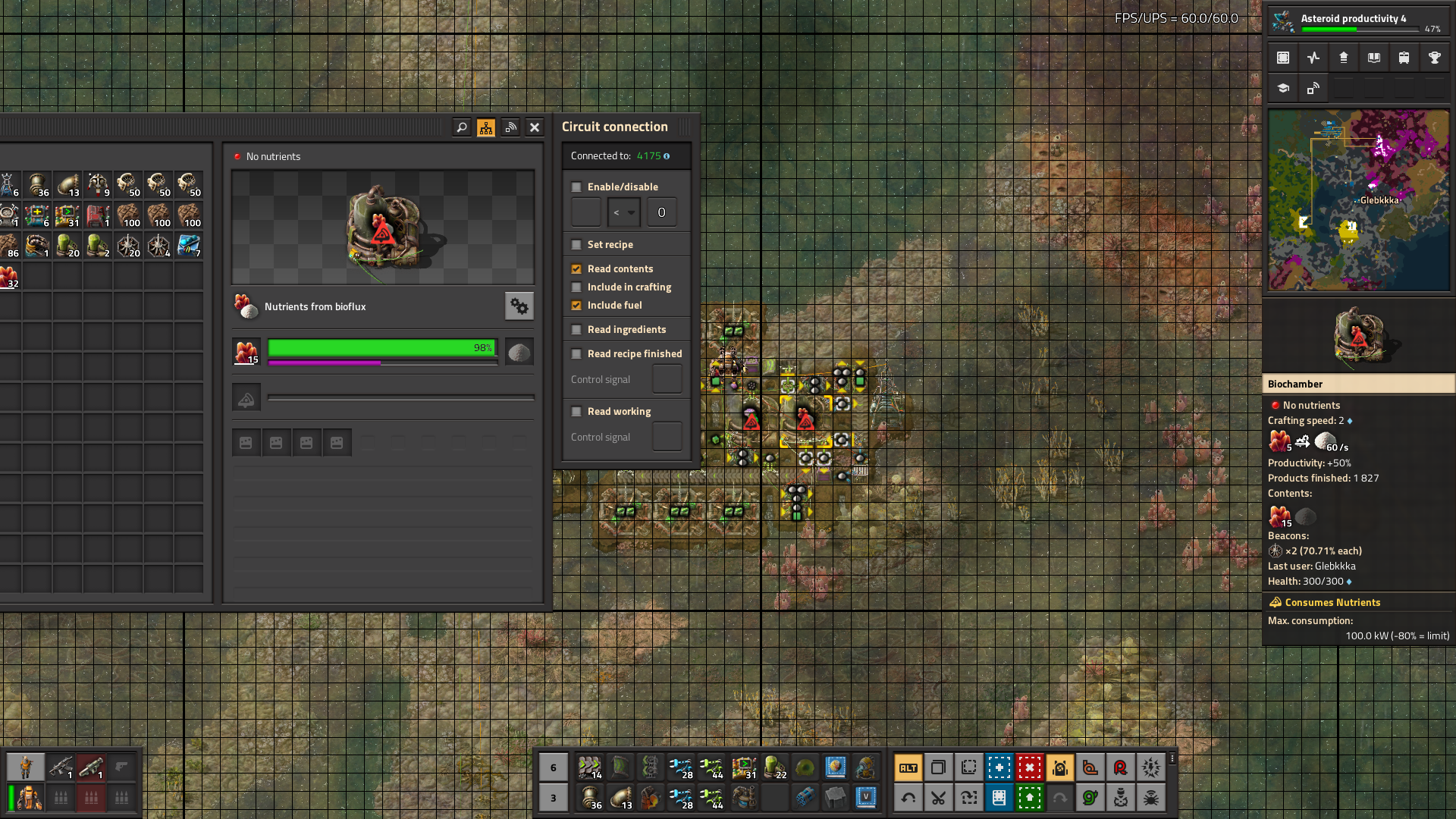Toggle the Enable/disable checkbox

(x=576, y=187)
